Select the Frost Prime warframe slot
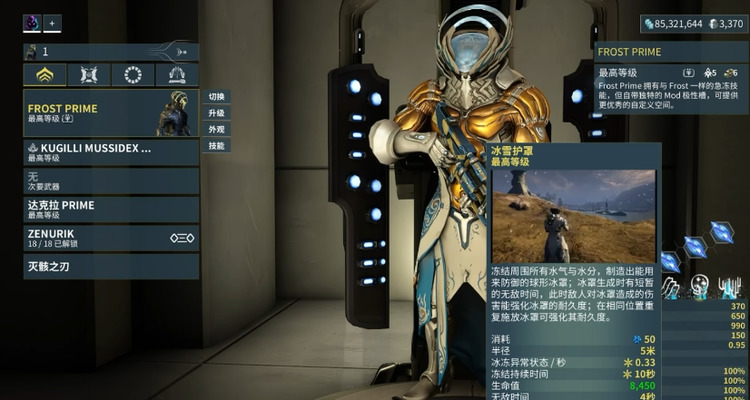The image size is (750, 400). 110,112
